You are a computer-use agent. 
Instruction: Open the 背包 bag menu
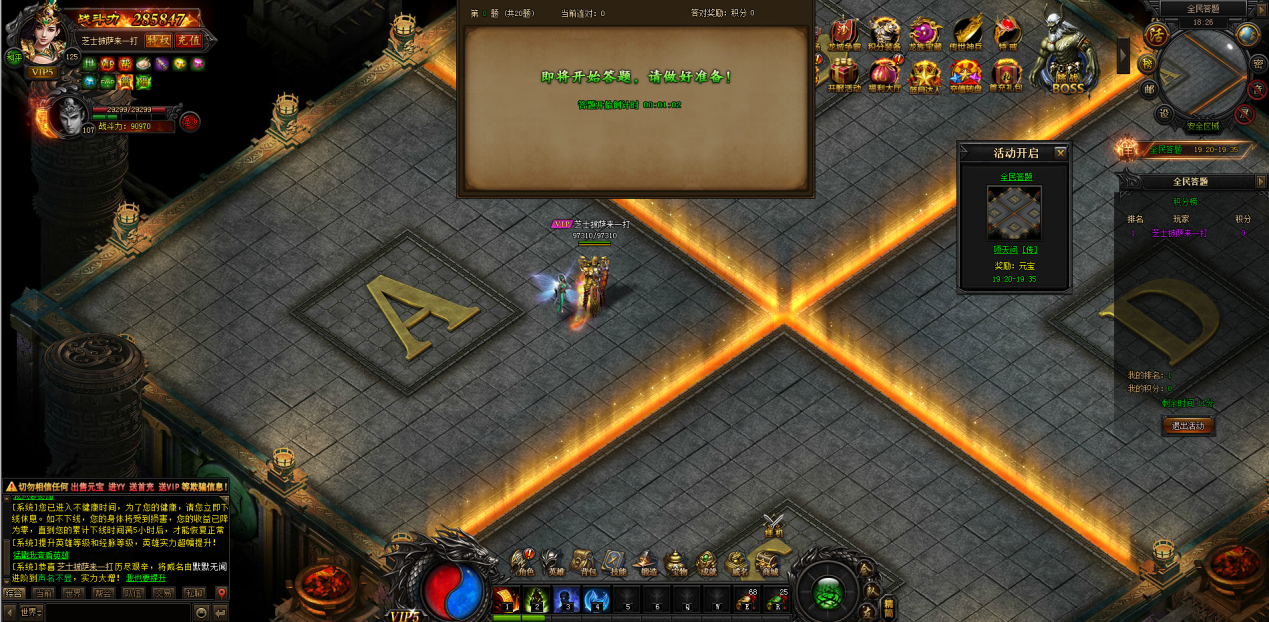click(582, 564)
